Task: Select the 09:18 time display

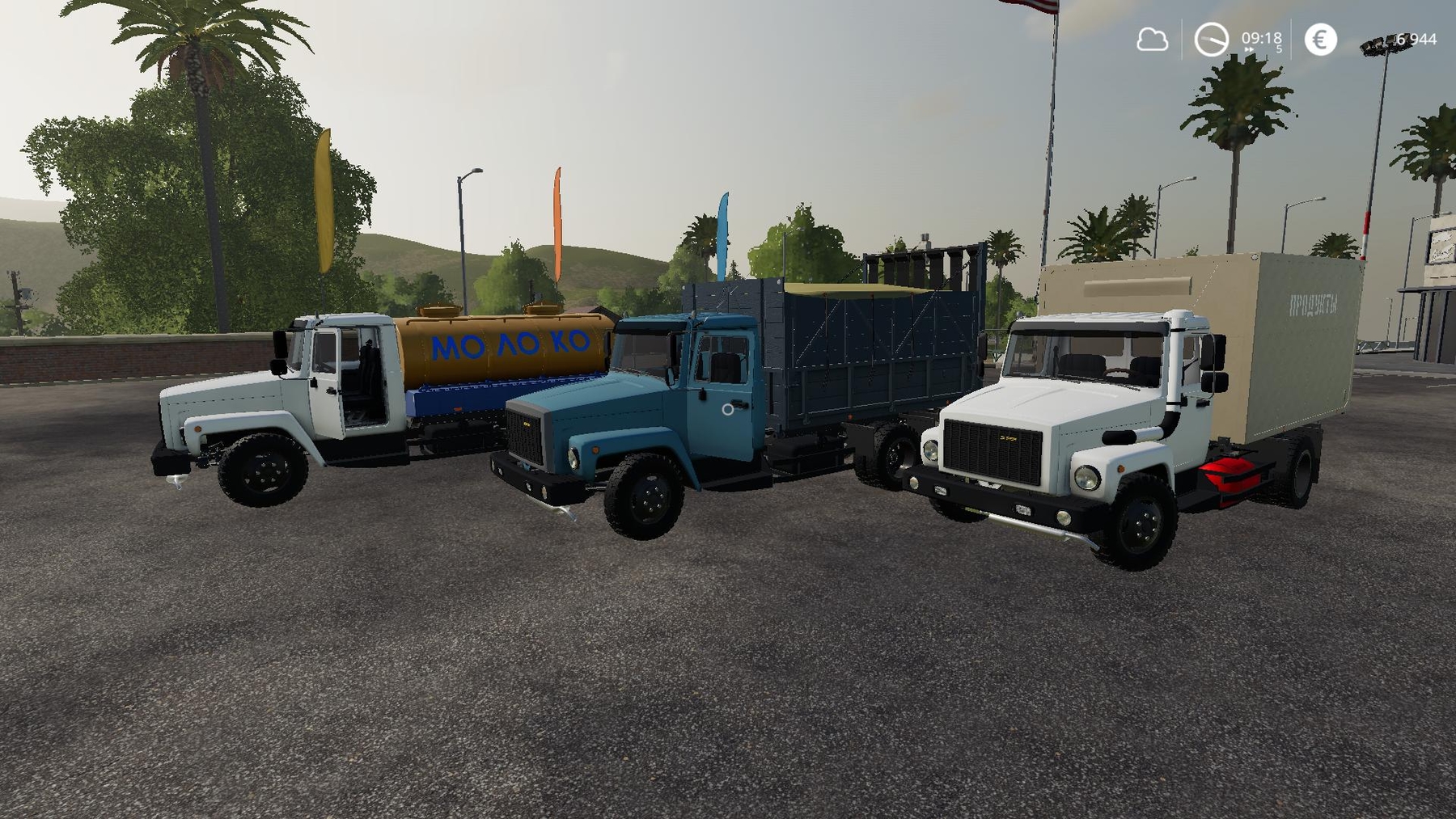Action: click(1260, 36)
